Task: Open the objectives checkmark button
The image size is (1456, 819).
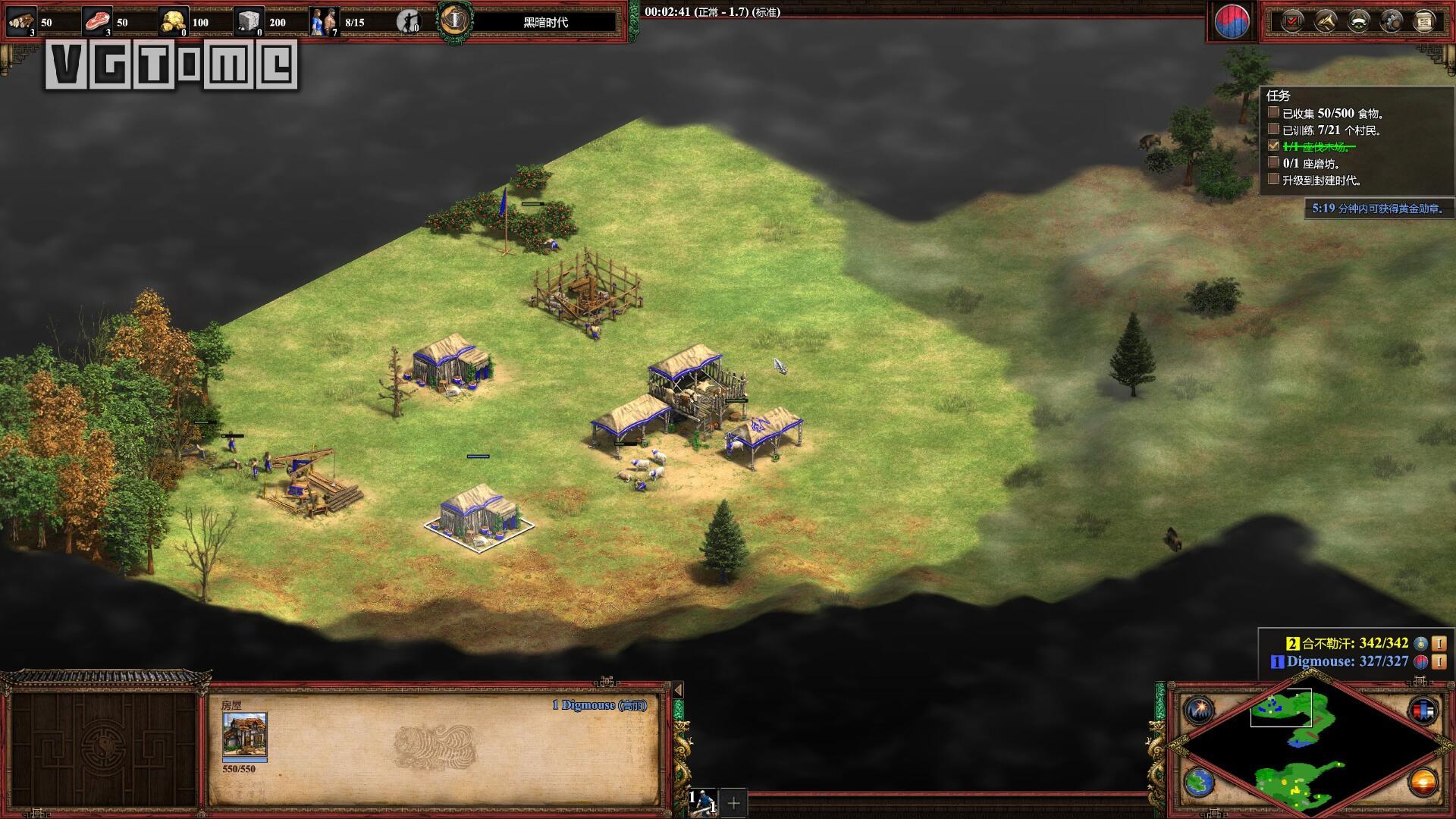Action: point(1292,20)
